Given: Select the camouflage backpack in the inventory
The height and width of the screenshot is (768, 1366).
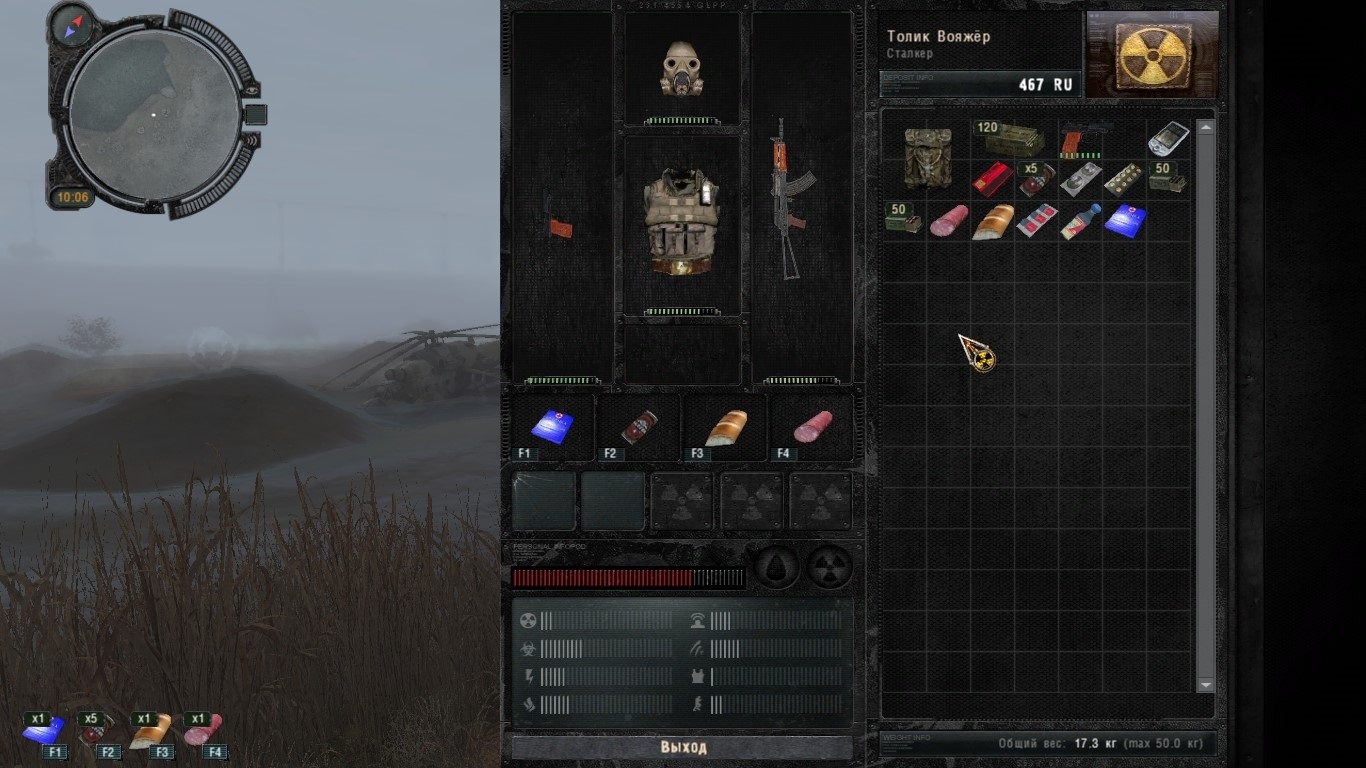Looking at the screenshot, I should point(925,158).
